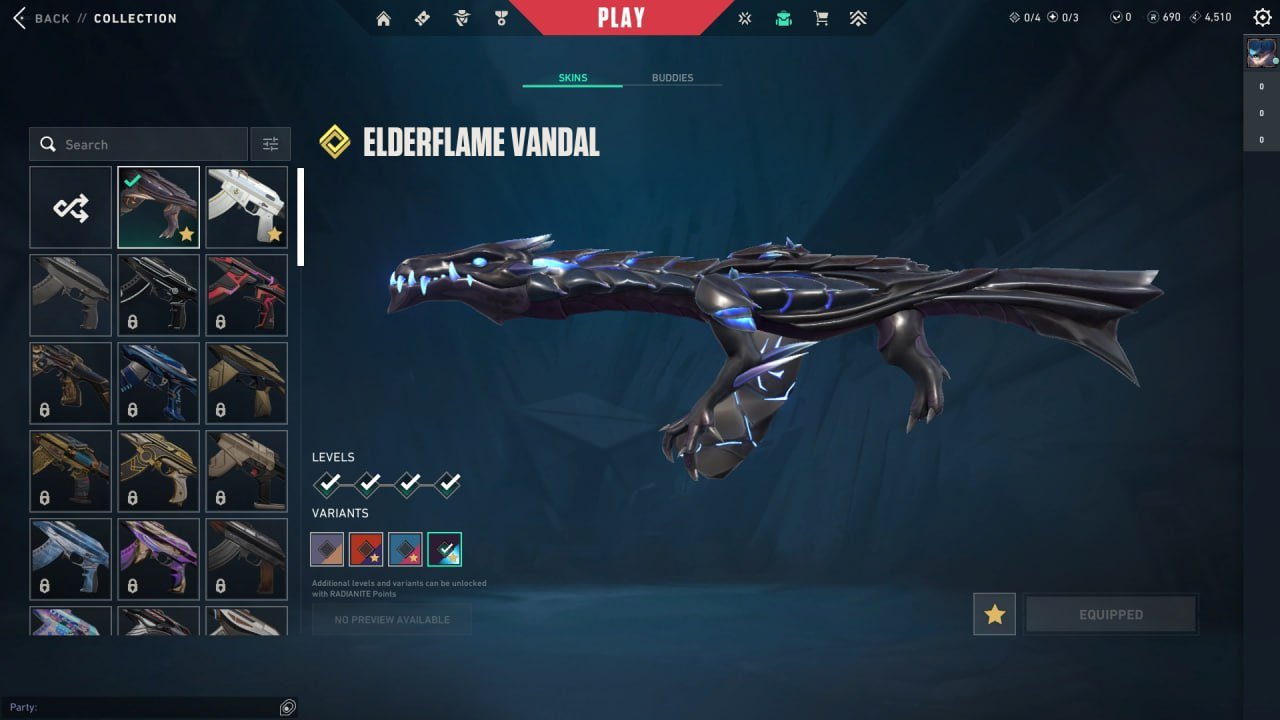The height and width of the screenshot is (720, 1280).
Task: Open the Collection backpack icon
Action: click(x=783, y=17)
